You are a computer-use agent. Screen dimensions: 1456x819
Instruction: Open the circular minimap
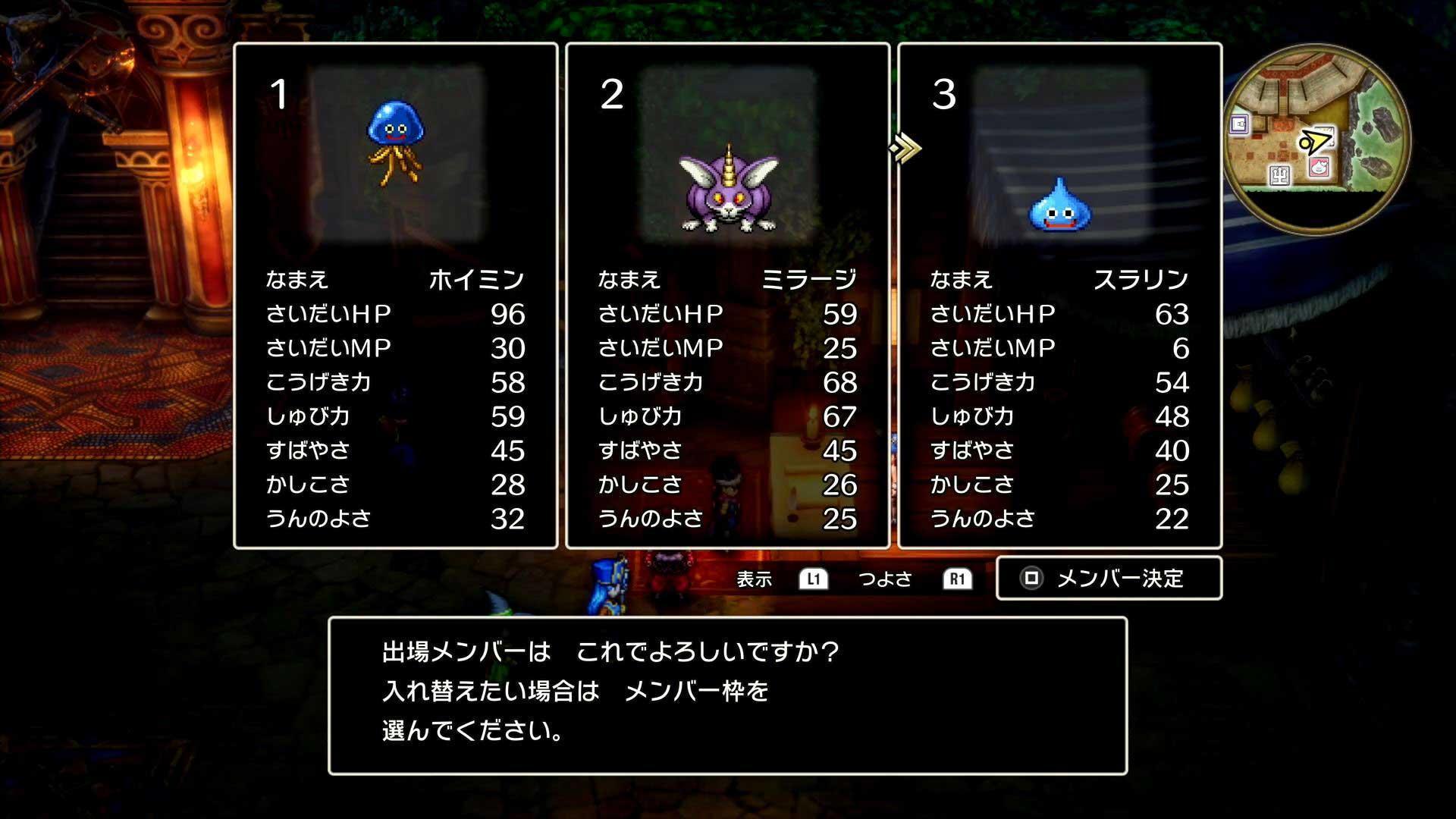pyautogui.click(x=1316, y=139)
